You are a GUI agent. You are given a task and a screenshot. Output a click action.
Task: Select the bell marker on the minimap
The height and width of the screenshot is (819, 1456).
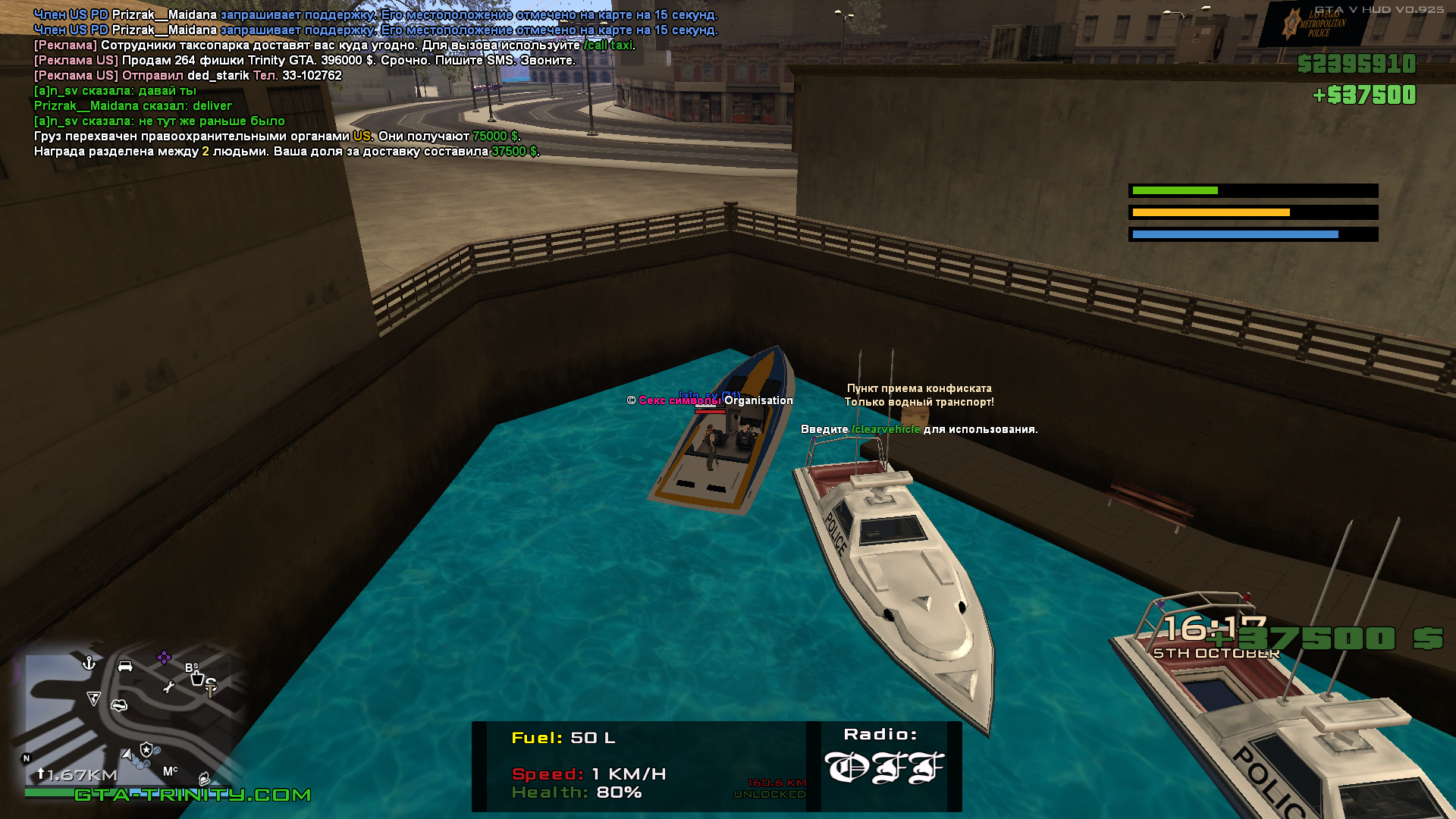click(x=204, y=779)
